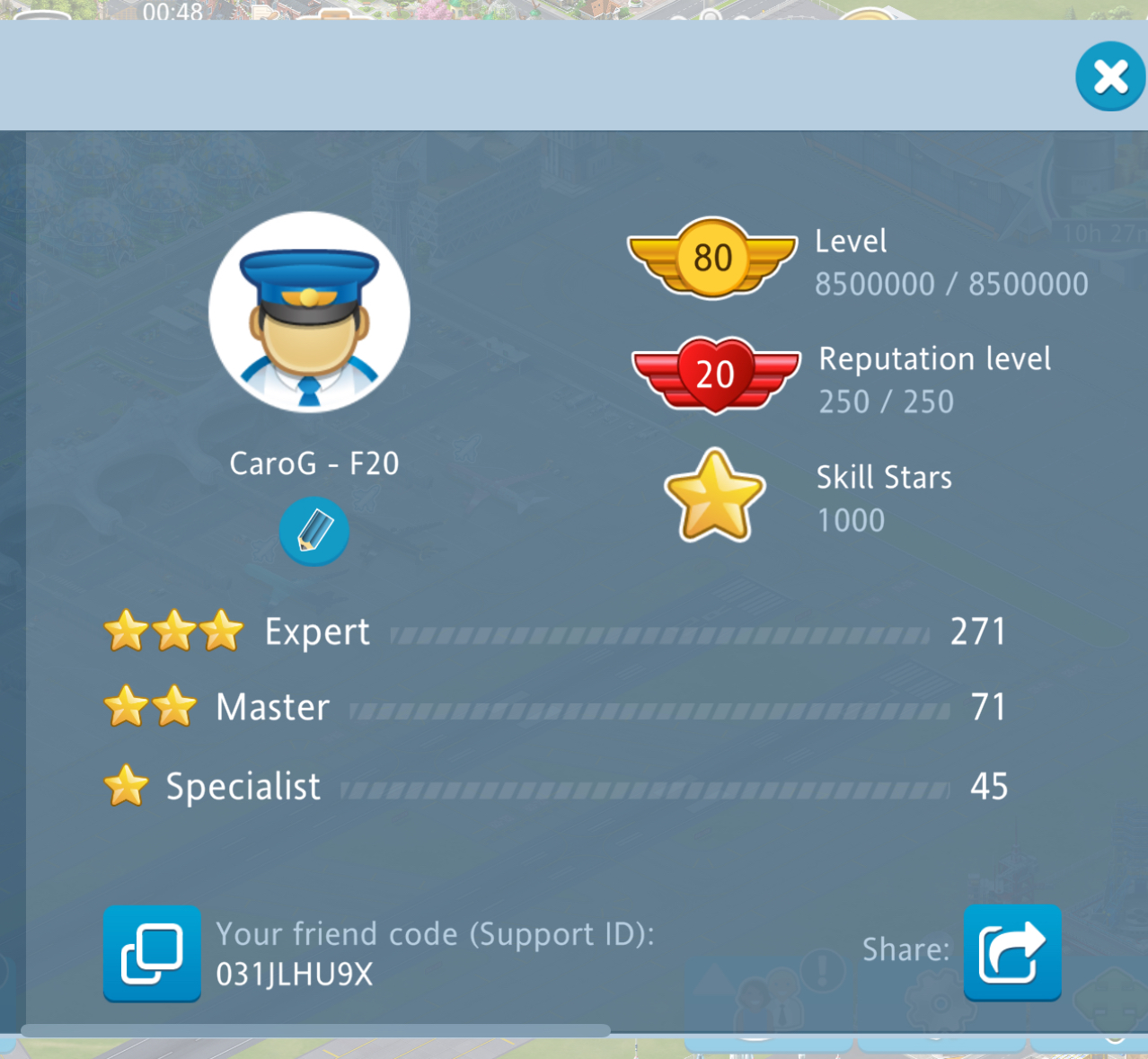The width and height of the screenshot is (1148, 1059).
Task: Select the pilot avatar picture
Action: tap(309, 313)
